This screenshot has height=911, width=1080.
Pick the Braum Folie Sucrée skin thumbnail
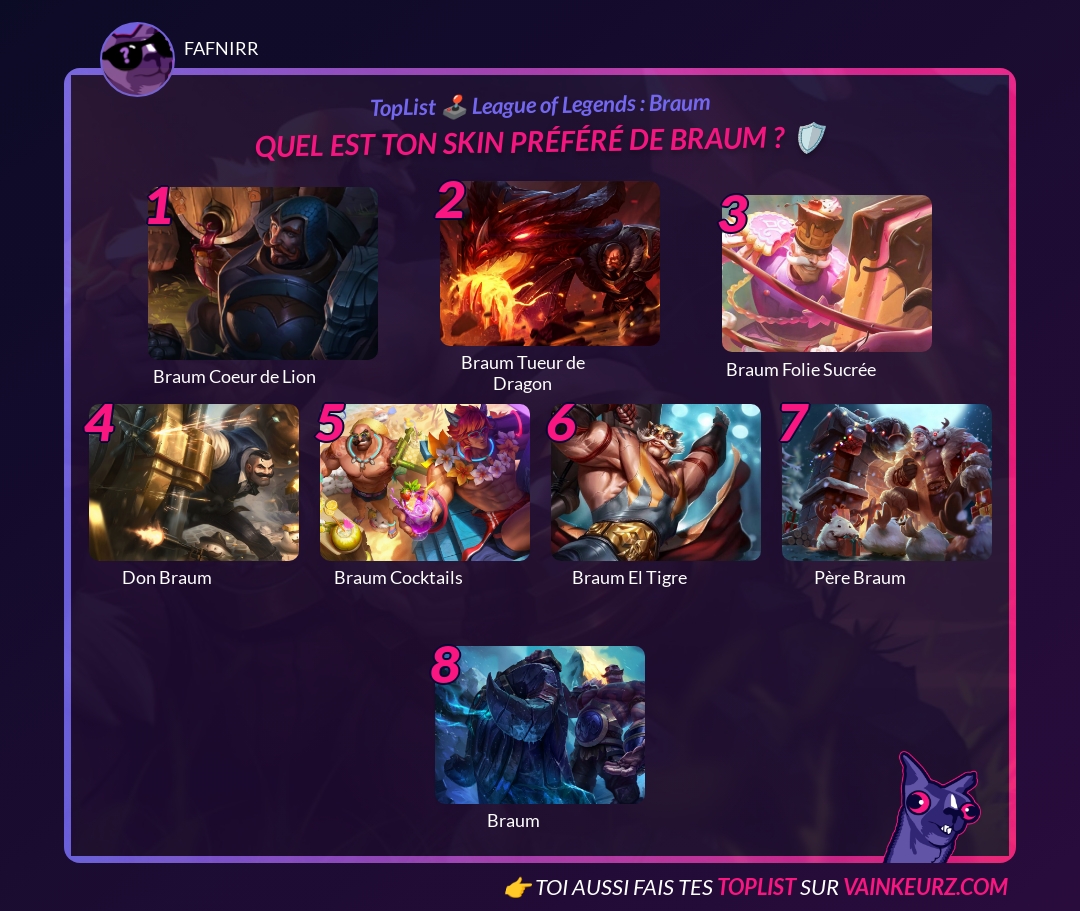(x=827, y=273)
